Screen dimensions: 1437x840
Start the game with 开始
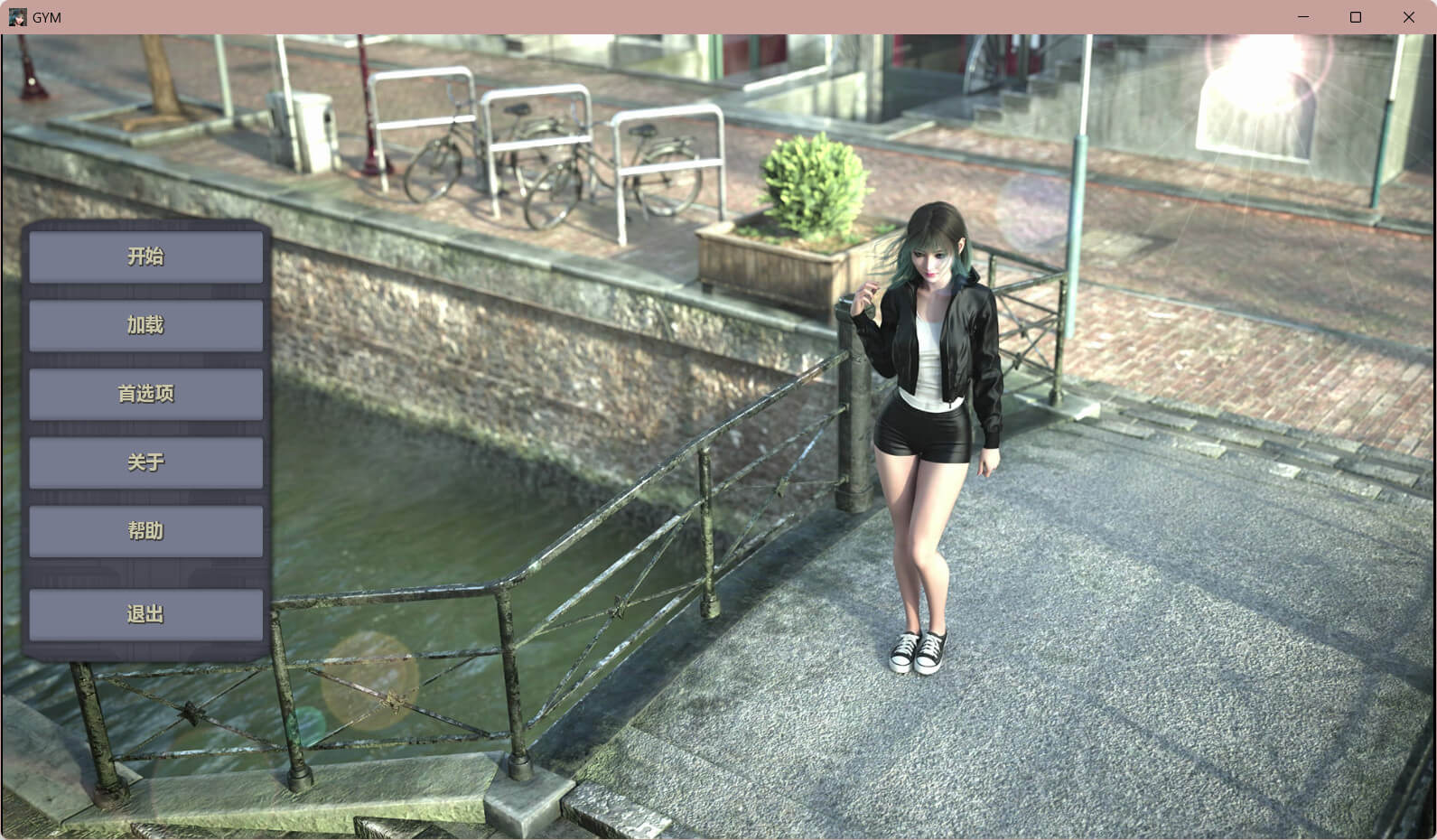[x=145, y=257]
